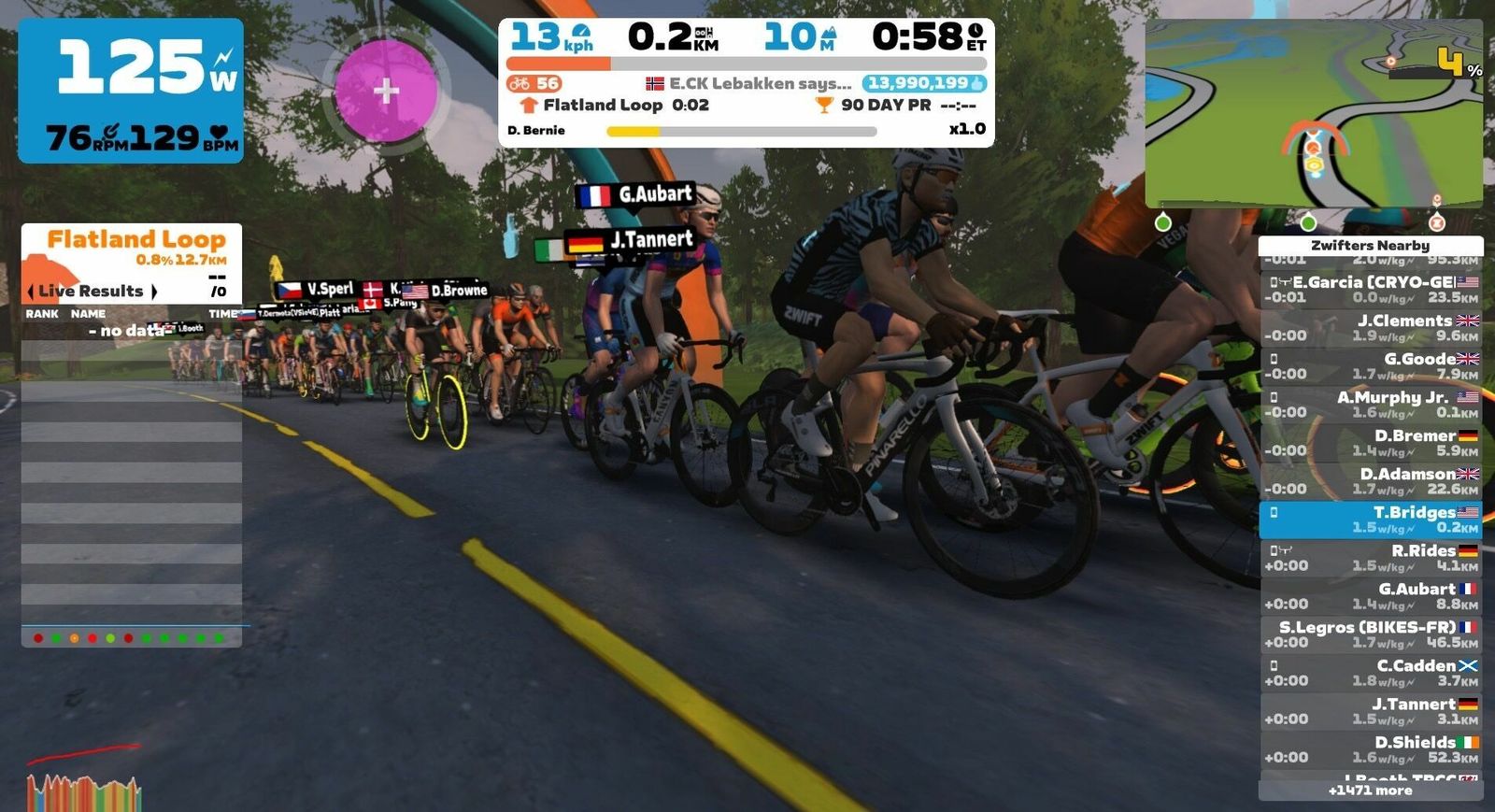Viewport: 1495px width, 812px height.
Task: Click the left arrow beside Live Results
Action: tap(31, 292)
